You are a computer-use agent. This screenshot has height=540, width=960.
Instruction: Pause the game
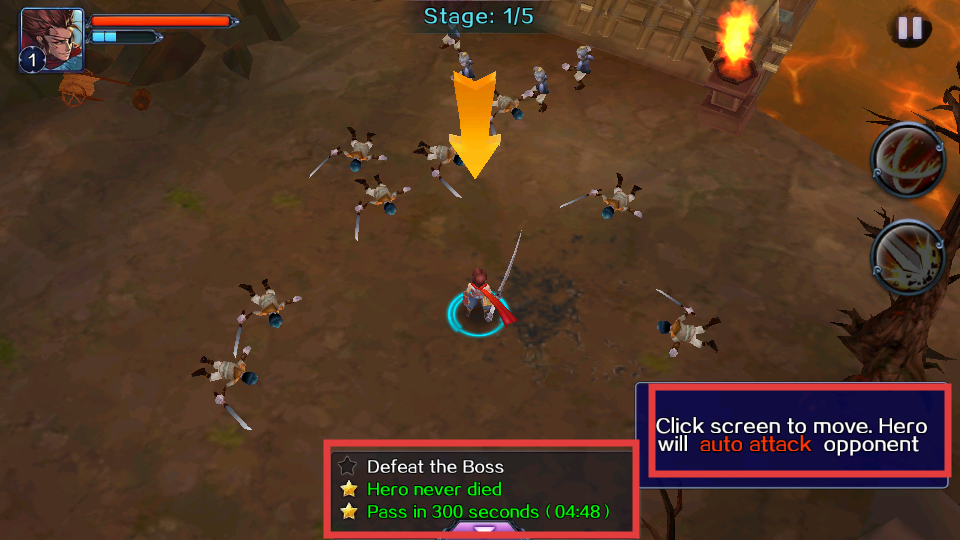(x=910, y=28)
